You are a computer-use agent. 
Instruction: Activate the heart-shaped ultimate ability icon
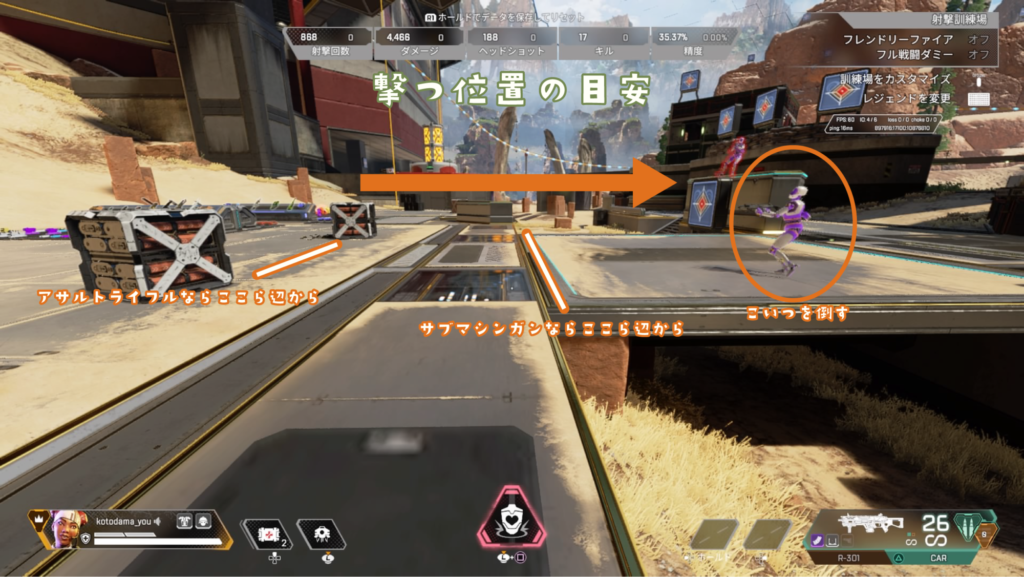[512, 520]
